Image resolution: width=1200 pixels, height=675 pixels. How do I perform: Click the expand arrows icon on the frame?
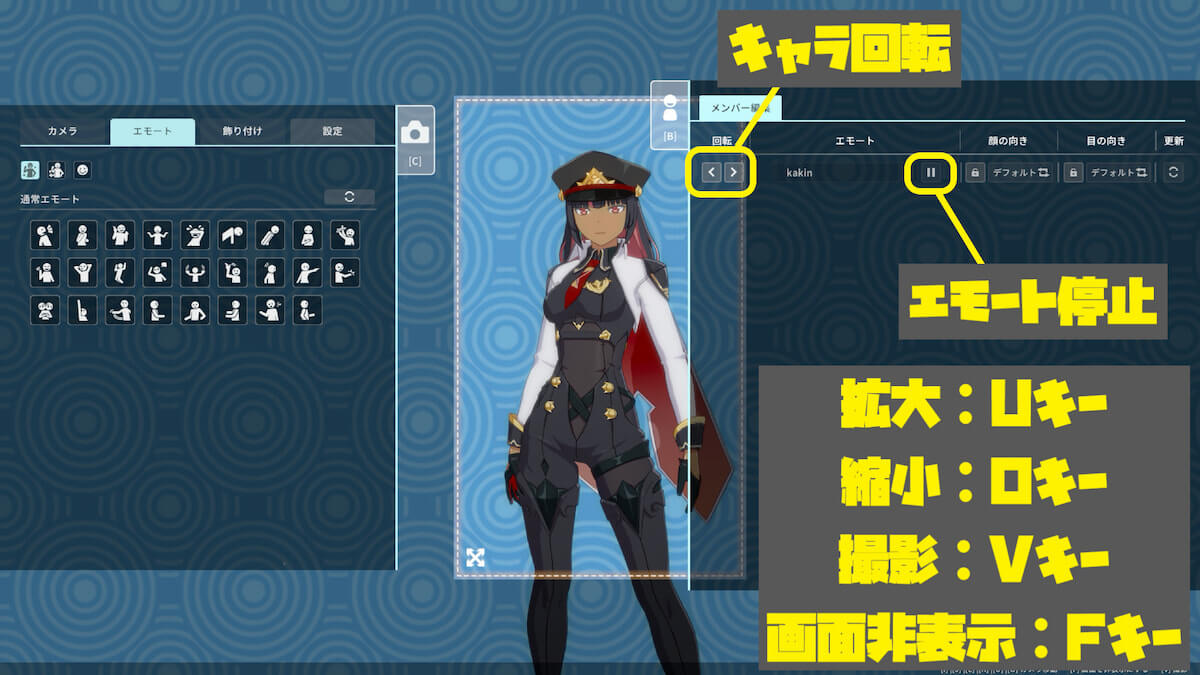[x=475, y=557]
